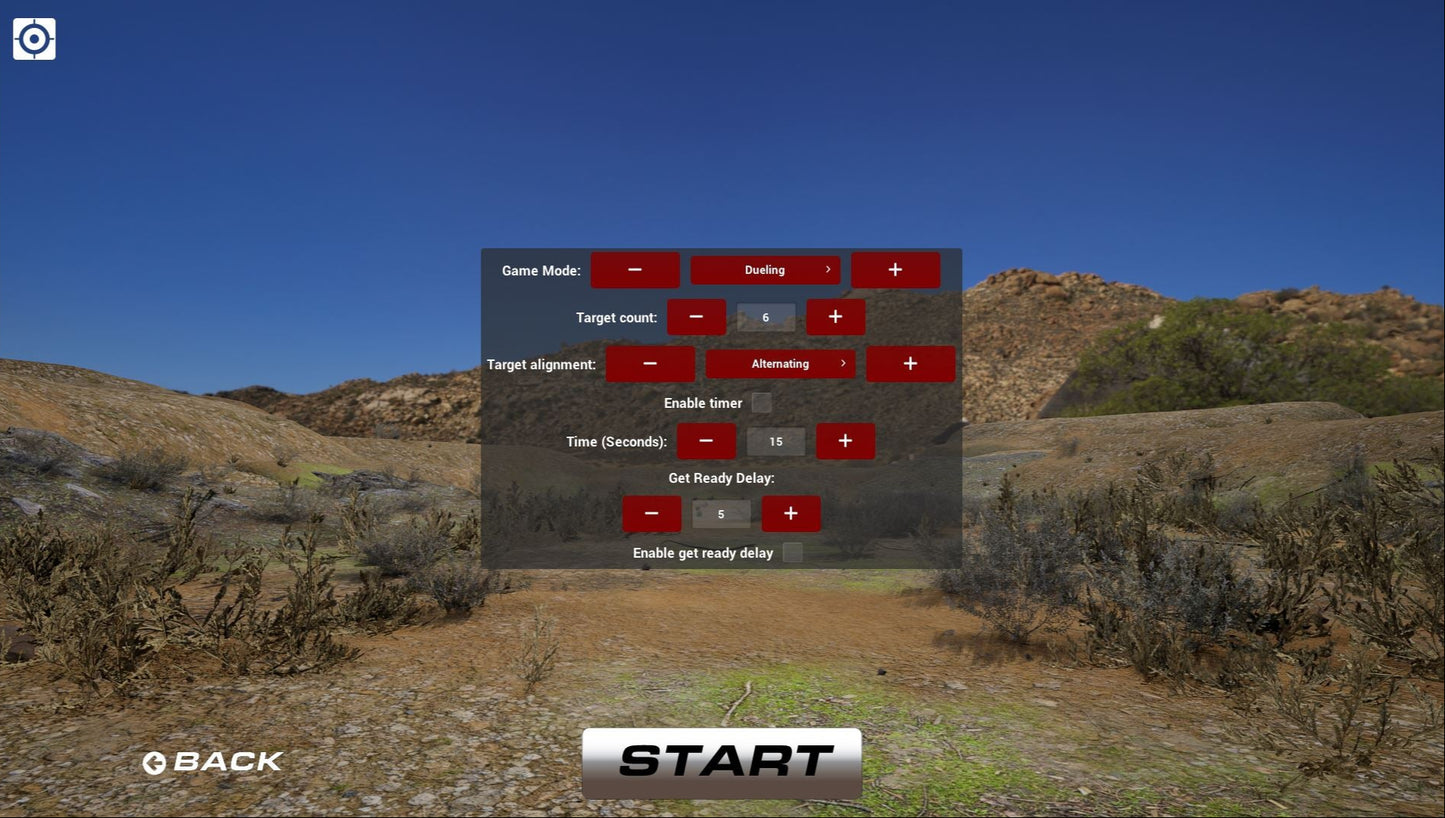Click the crosshair target logo
Image resolution: width=1445 pixels, height=818 pixels.
tap(34, 38)
